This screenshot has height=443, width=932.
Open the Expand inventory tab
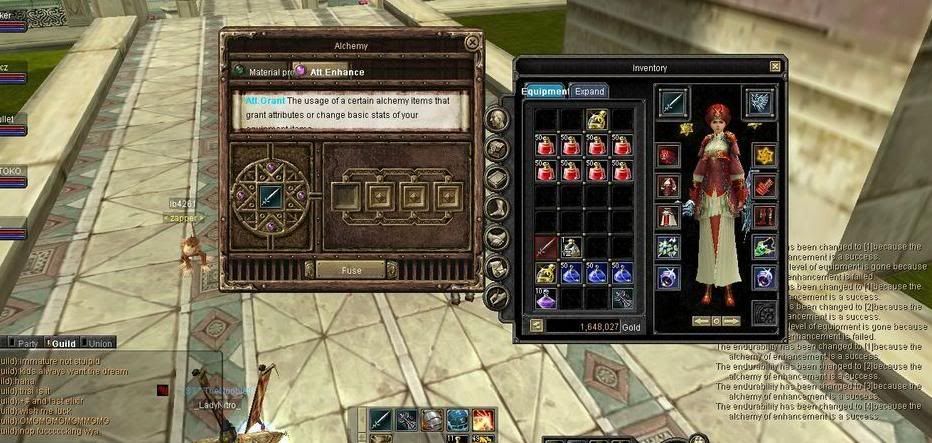click(x=589, y=92)
